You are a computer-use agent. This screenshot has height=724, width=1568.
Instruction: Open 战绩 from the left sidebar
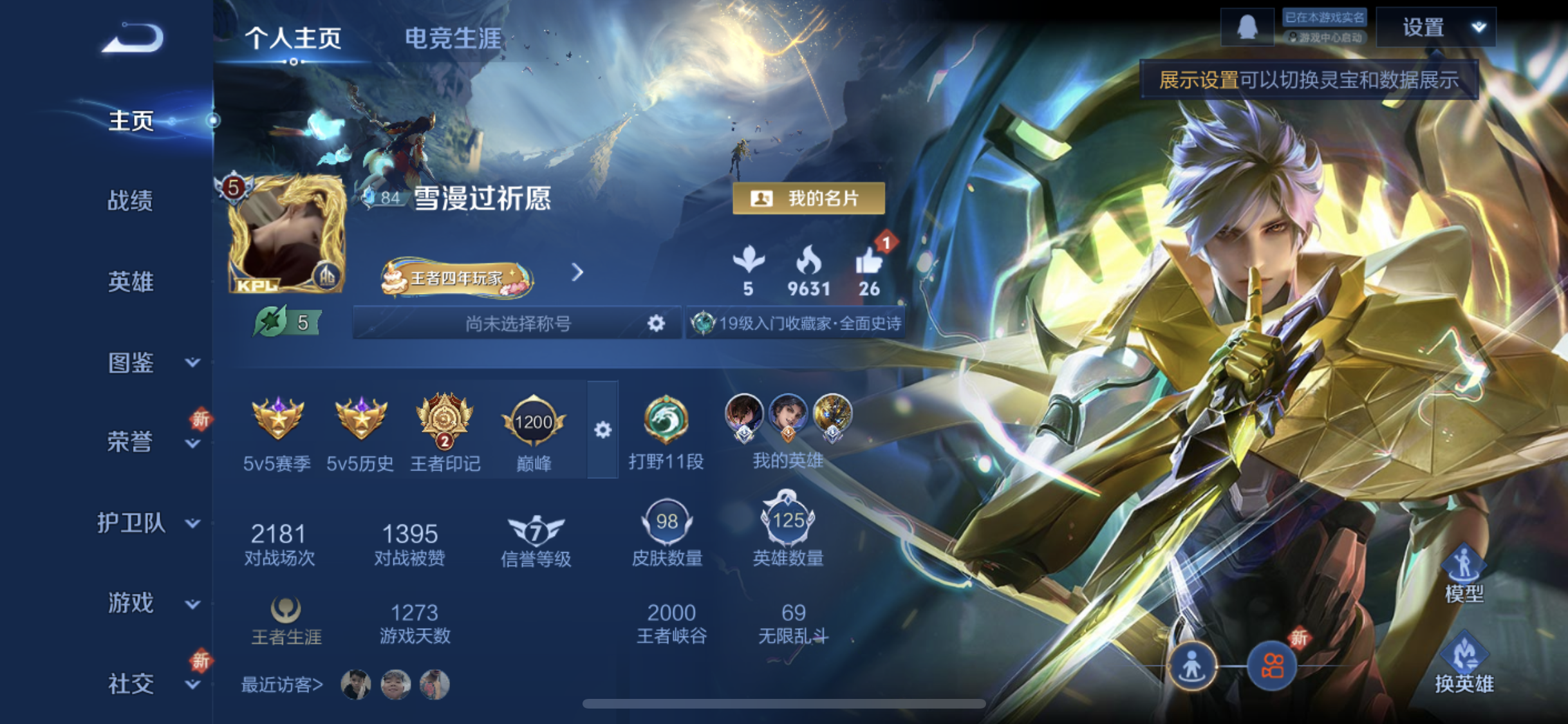click(131, 201)
